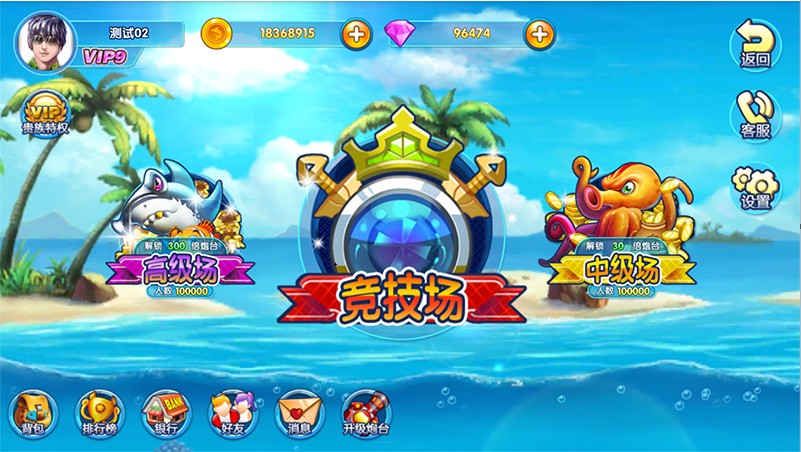The width and height of the screenshot is (801, 452).
Task: Open the player avatar profile
Action: (x=46, y=41)
